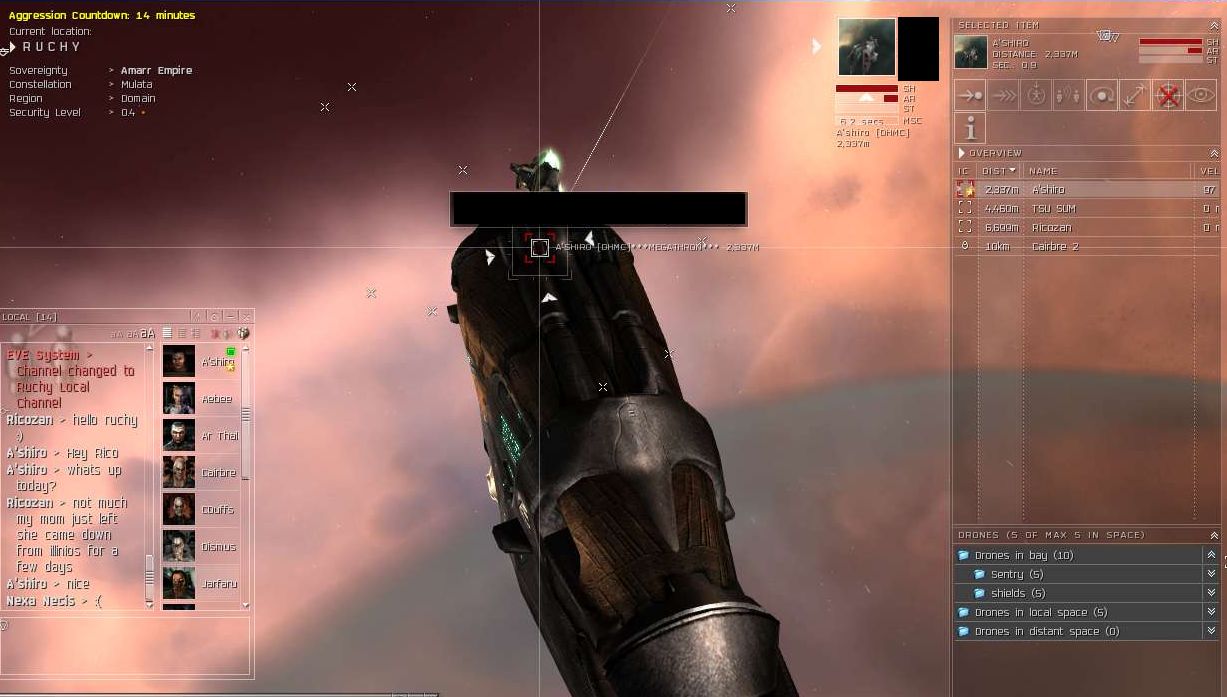Activate the Orbit action icon

(1101, 96)
